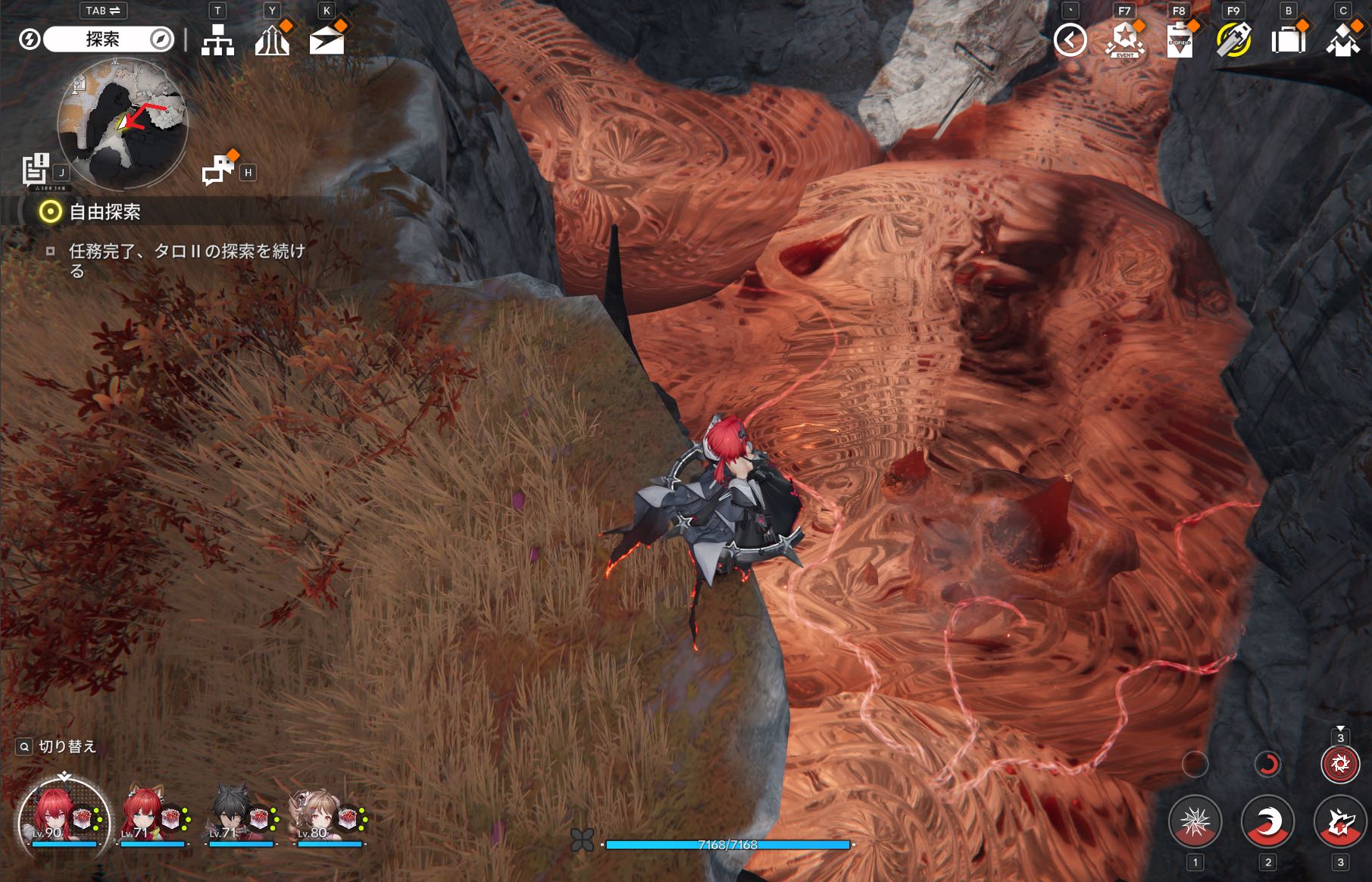Open the hierarchy tree chart icon
Screen dimensions: 1372x882
coord(217,40)
